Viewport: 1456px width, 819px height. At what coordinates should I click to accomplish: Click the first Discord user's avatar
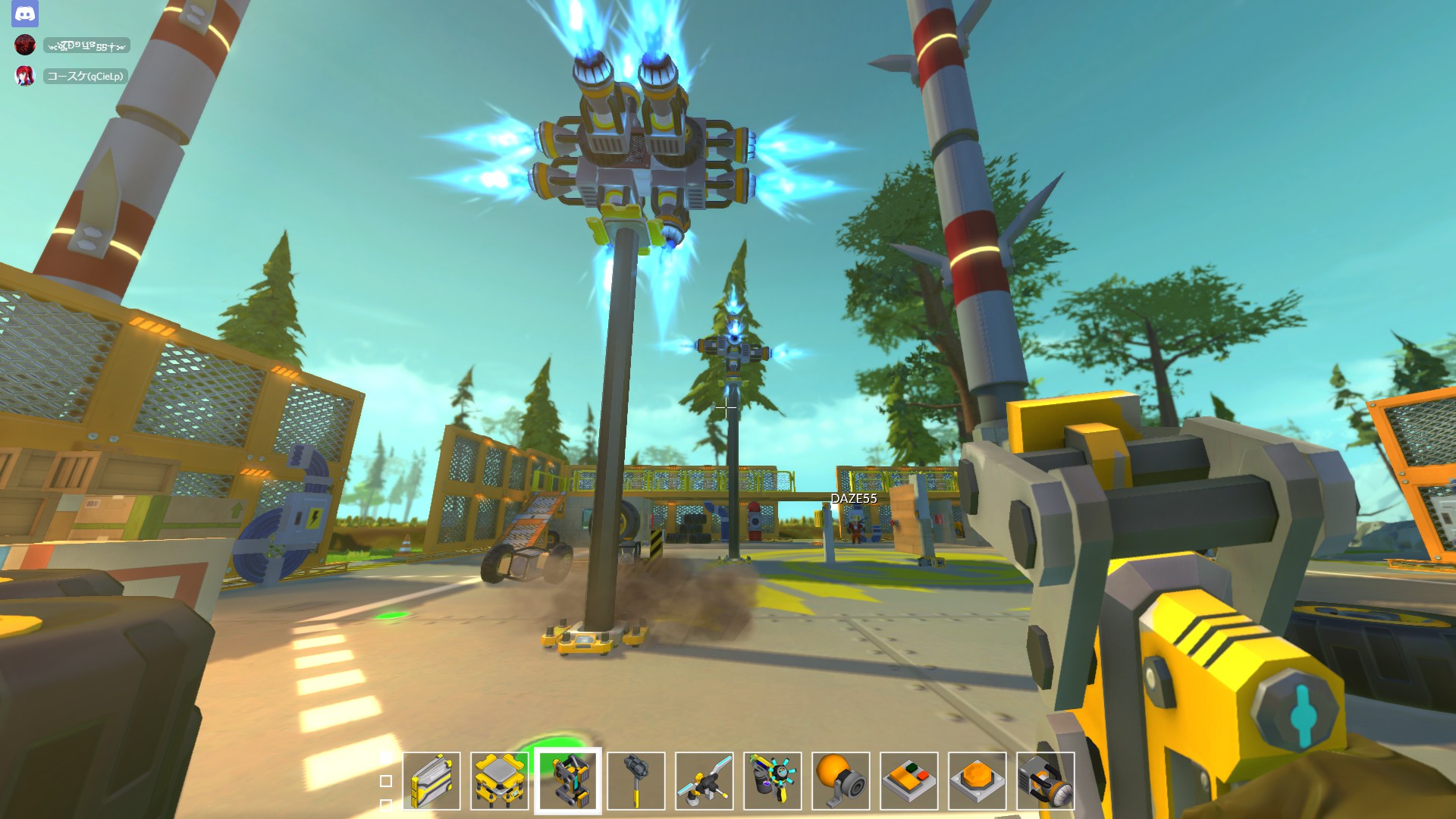[x=25, y=45]
